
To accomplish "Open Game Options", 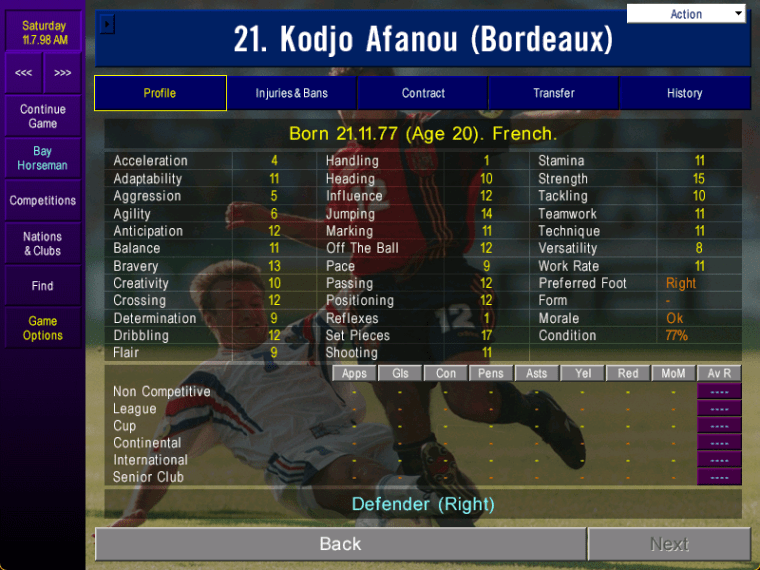I will click(x=43, y=328).
